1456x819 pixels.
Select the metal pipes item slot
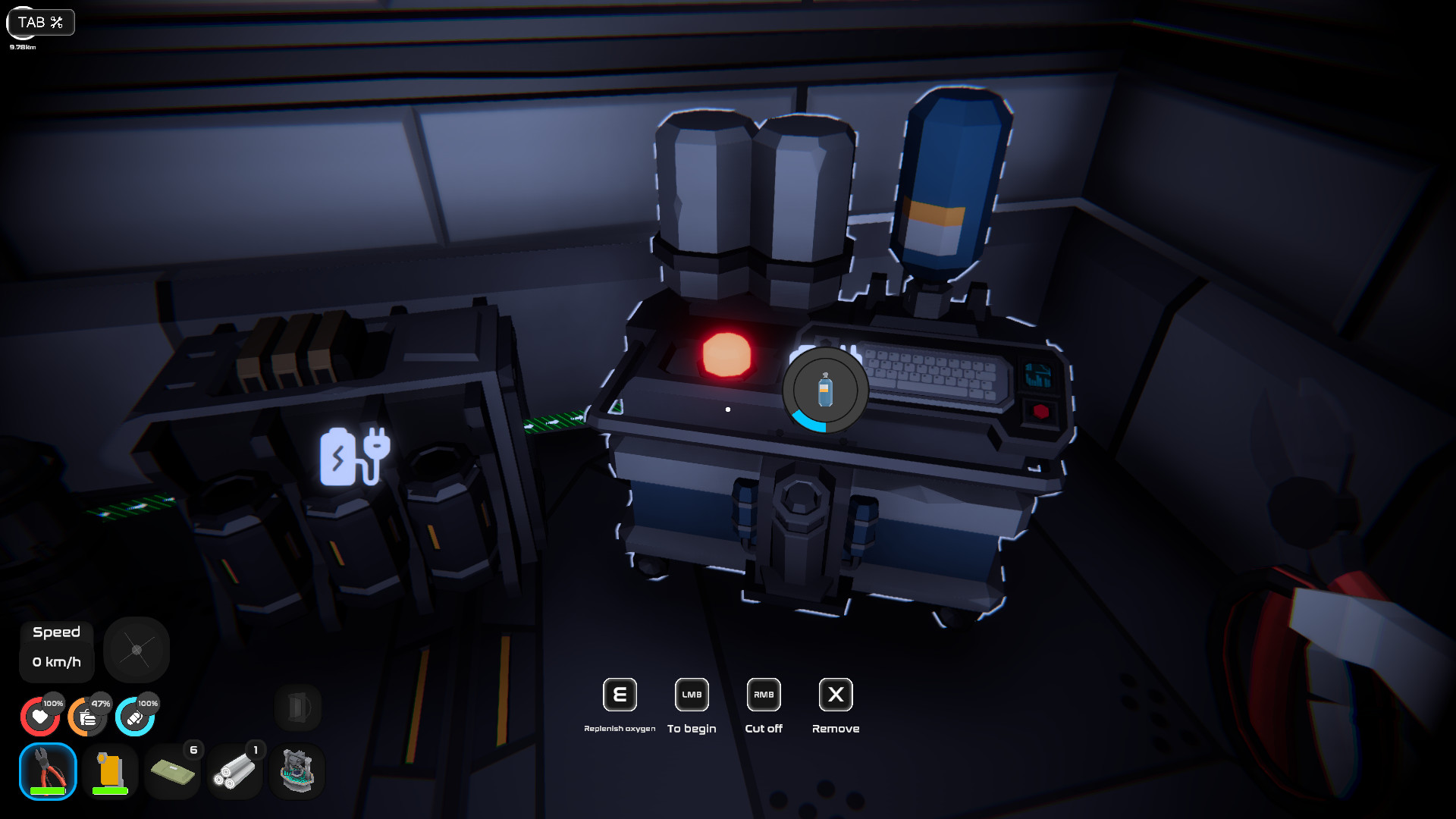[x=235, y=771]
